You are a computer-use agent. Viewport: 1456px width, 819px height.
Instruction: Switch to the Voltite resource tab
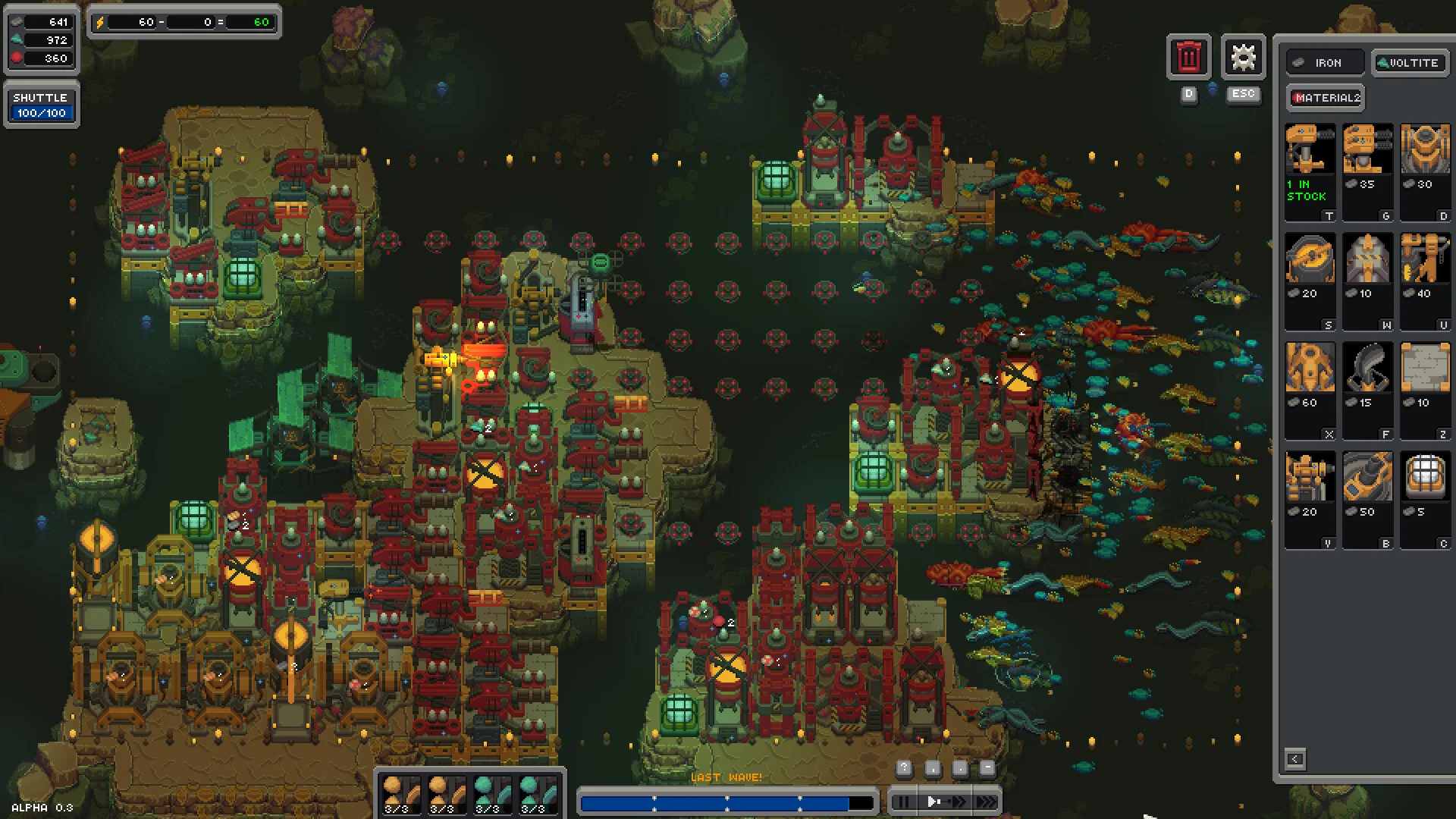coord(1410,63)
